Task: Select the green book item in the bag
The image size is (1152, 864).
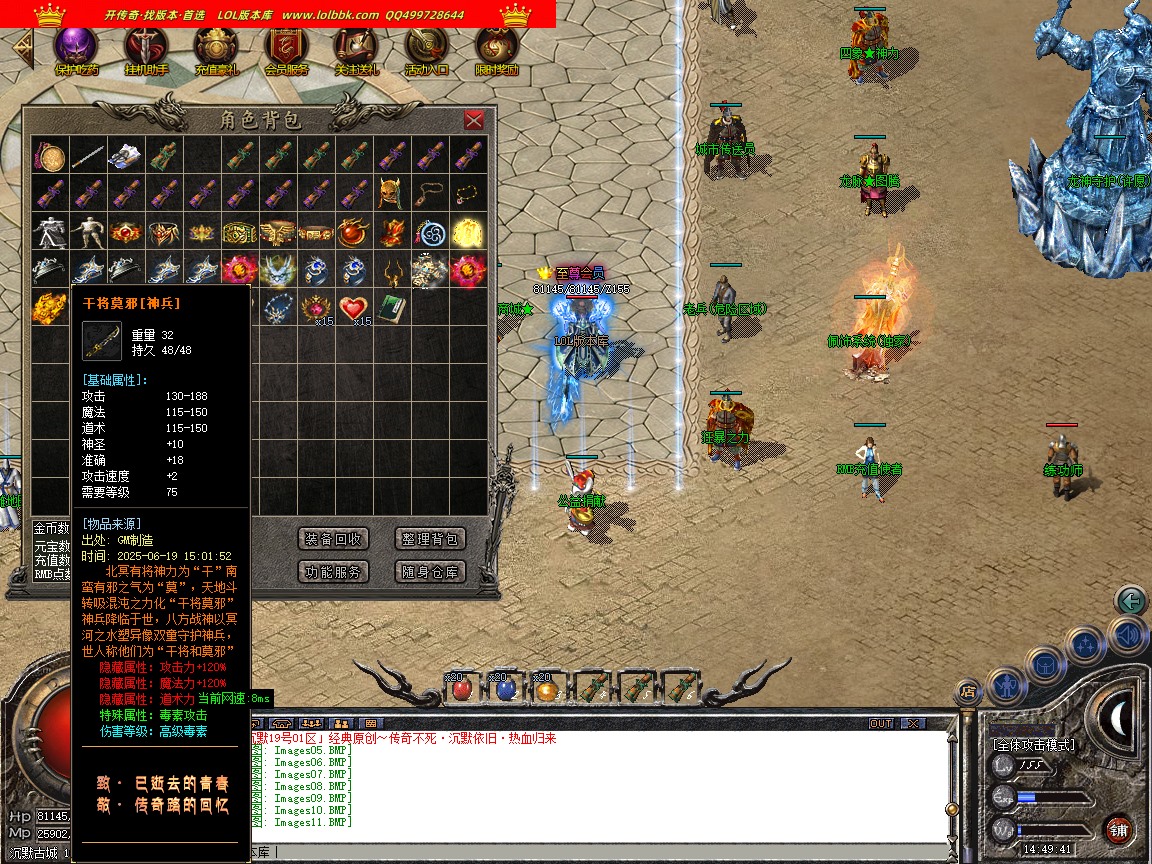Action: pos(390,308)
